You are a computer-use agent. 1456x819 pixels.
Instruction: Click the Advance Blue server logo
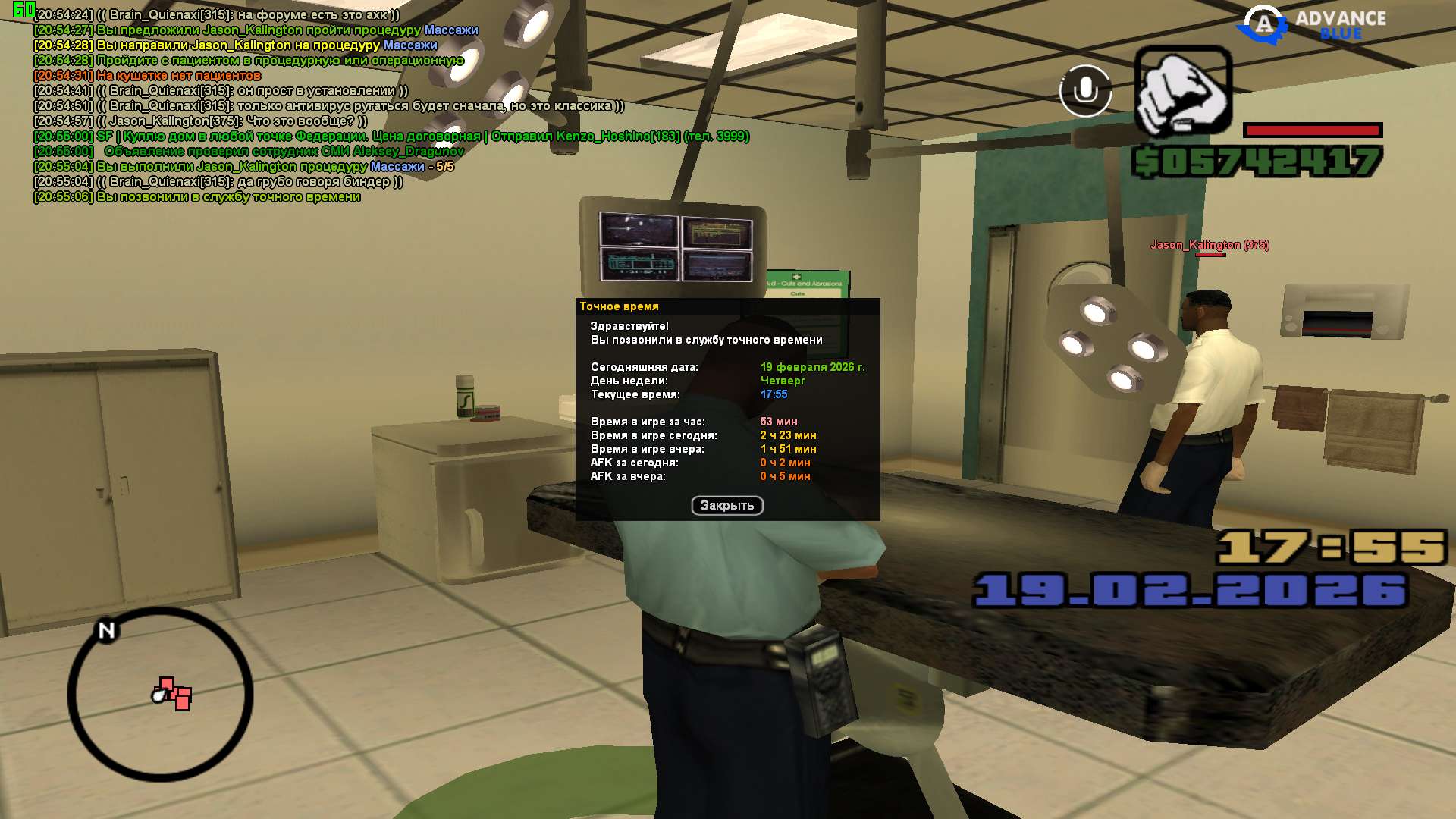(x=1312, y=24)
